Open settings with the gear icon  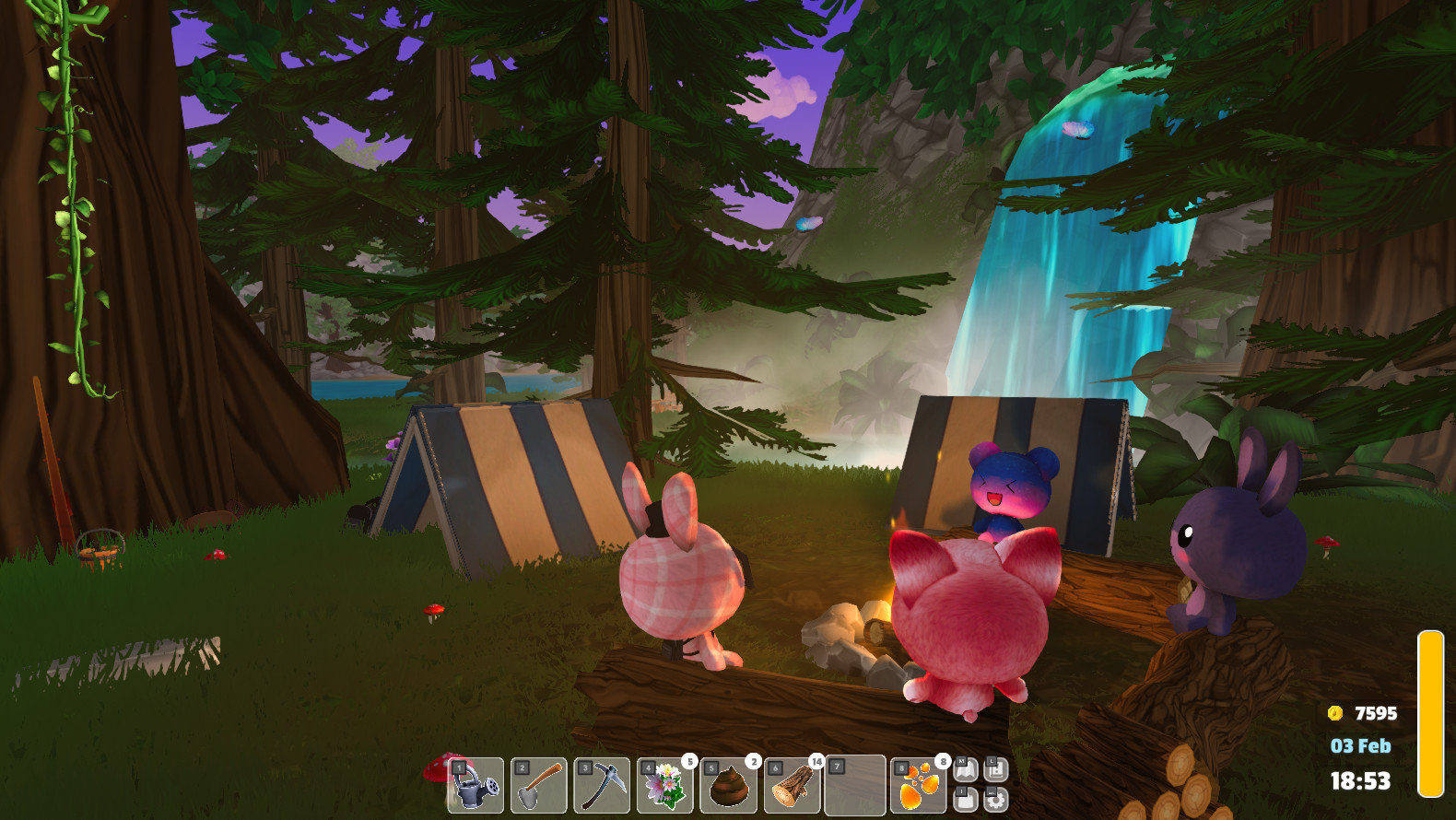click(996, 799)
